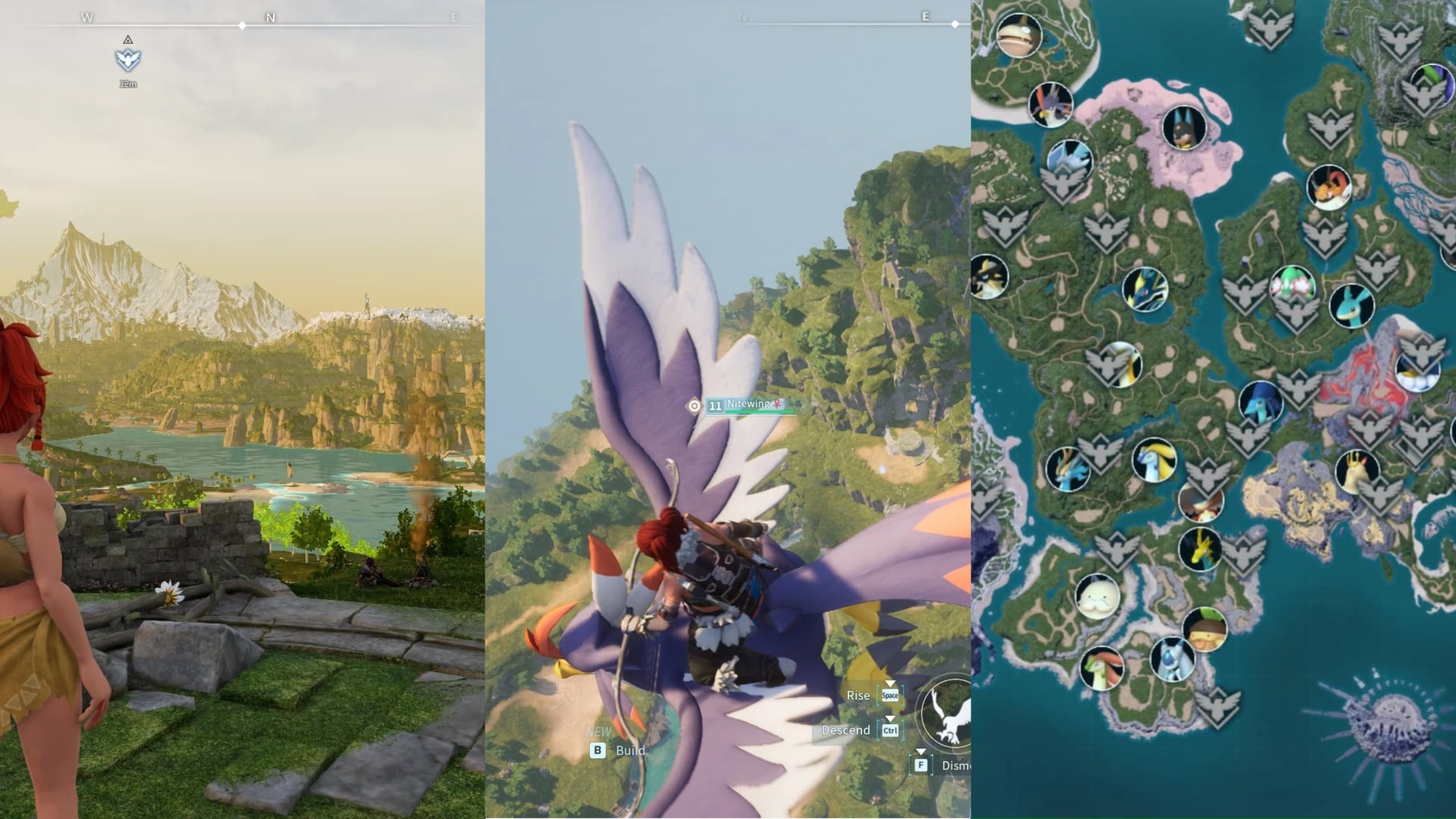Click the Descend Ctrl key prompt
Viewport: 1456px width, 819px height.
pyautogui.click(x=857, y=730)
